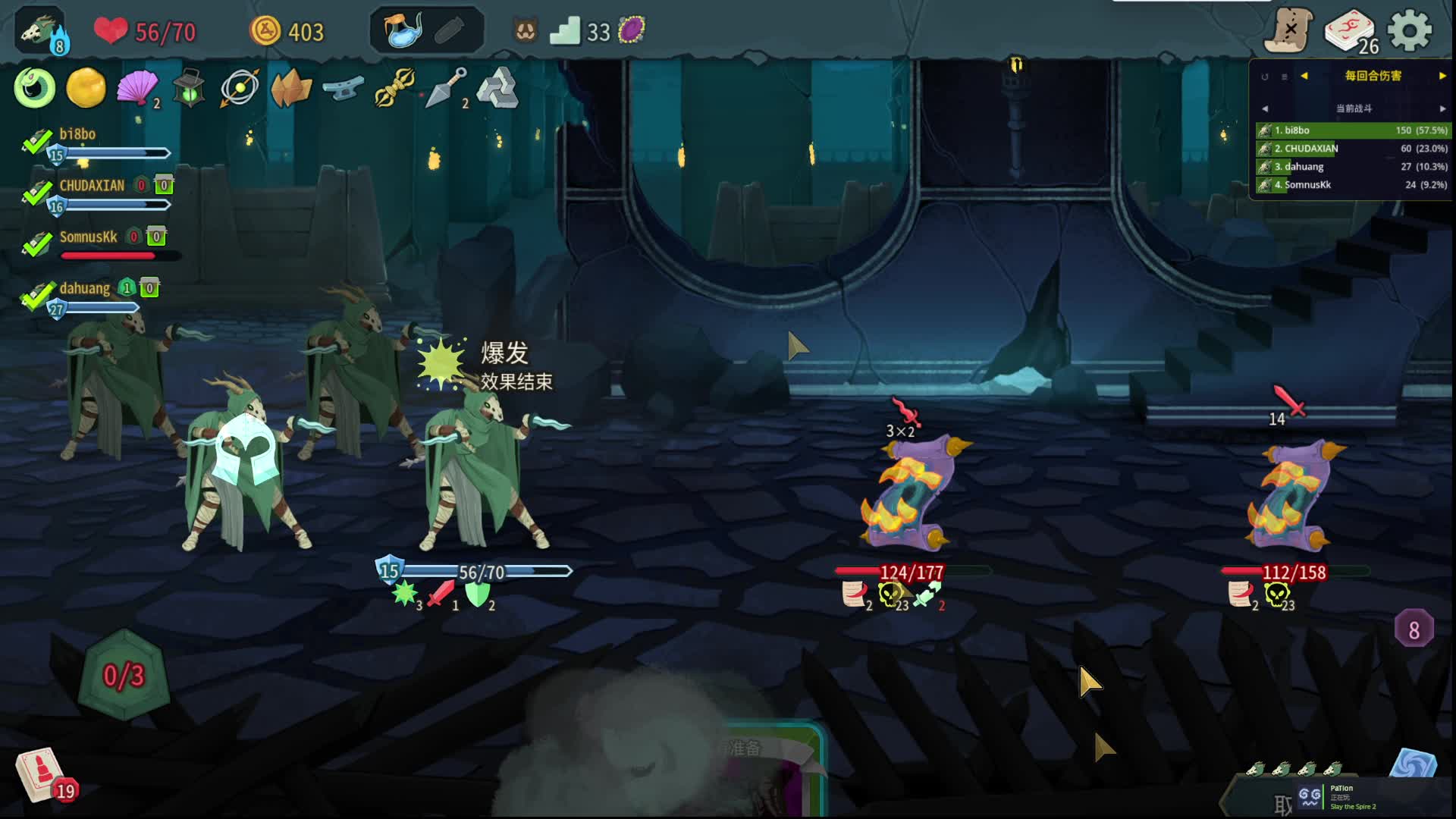
Task: Inspect the purple fan relic
Action: 136,88
